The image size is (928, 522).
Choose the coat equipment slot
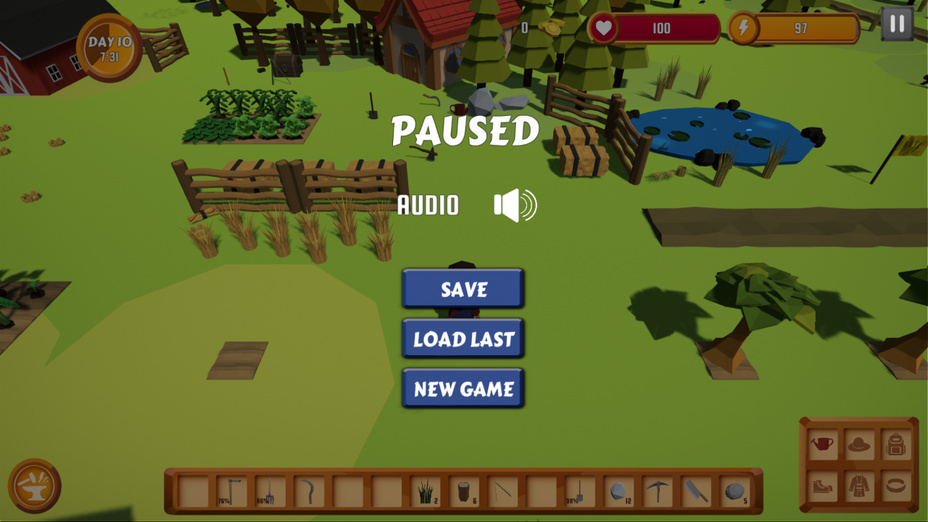coord(859,487)
